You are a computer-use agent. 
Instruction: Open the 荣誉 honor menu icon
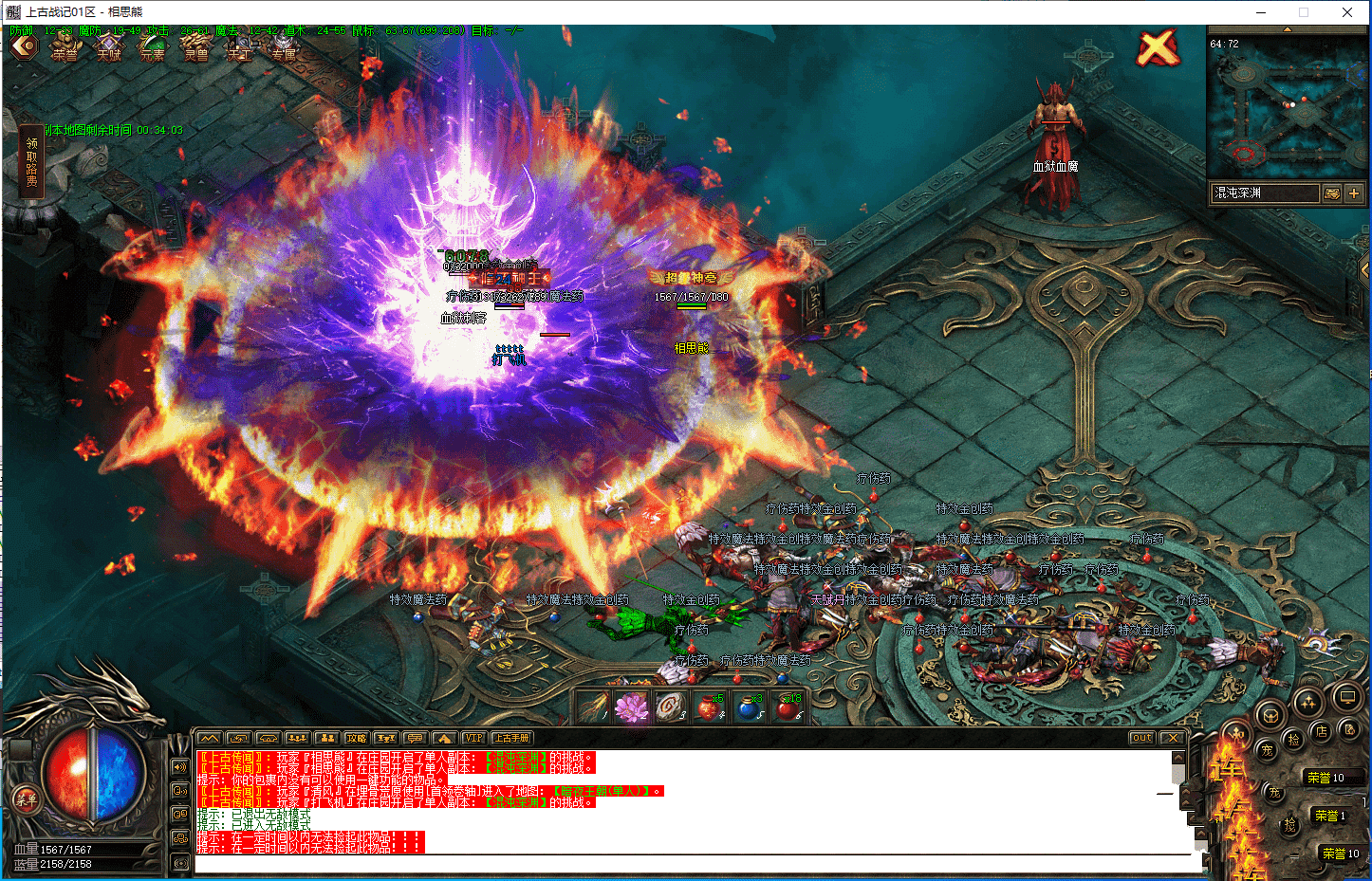(65, 47)
